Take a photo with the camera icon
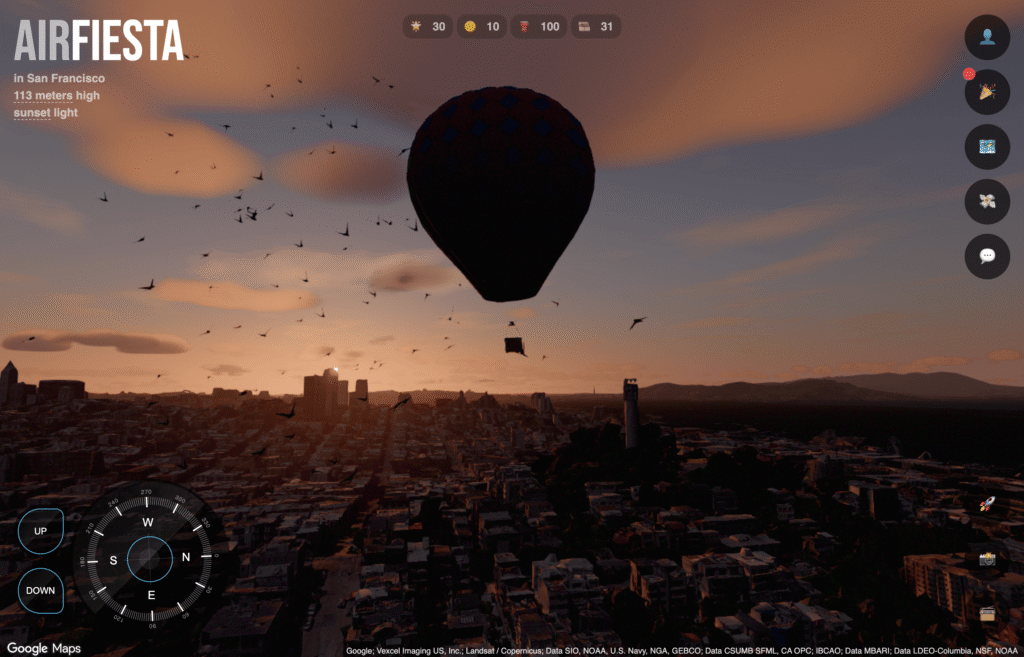 [988, 559]
